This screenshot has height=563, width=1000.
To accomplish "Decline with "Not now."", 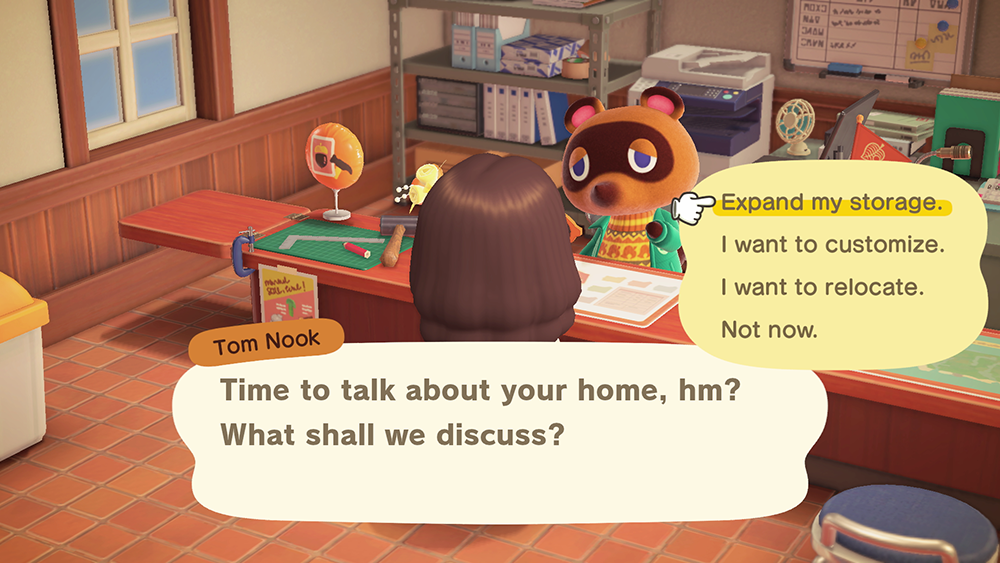I will pyautogui.click(x=769, y=330).
